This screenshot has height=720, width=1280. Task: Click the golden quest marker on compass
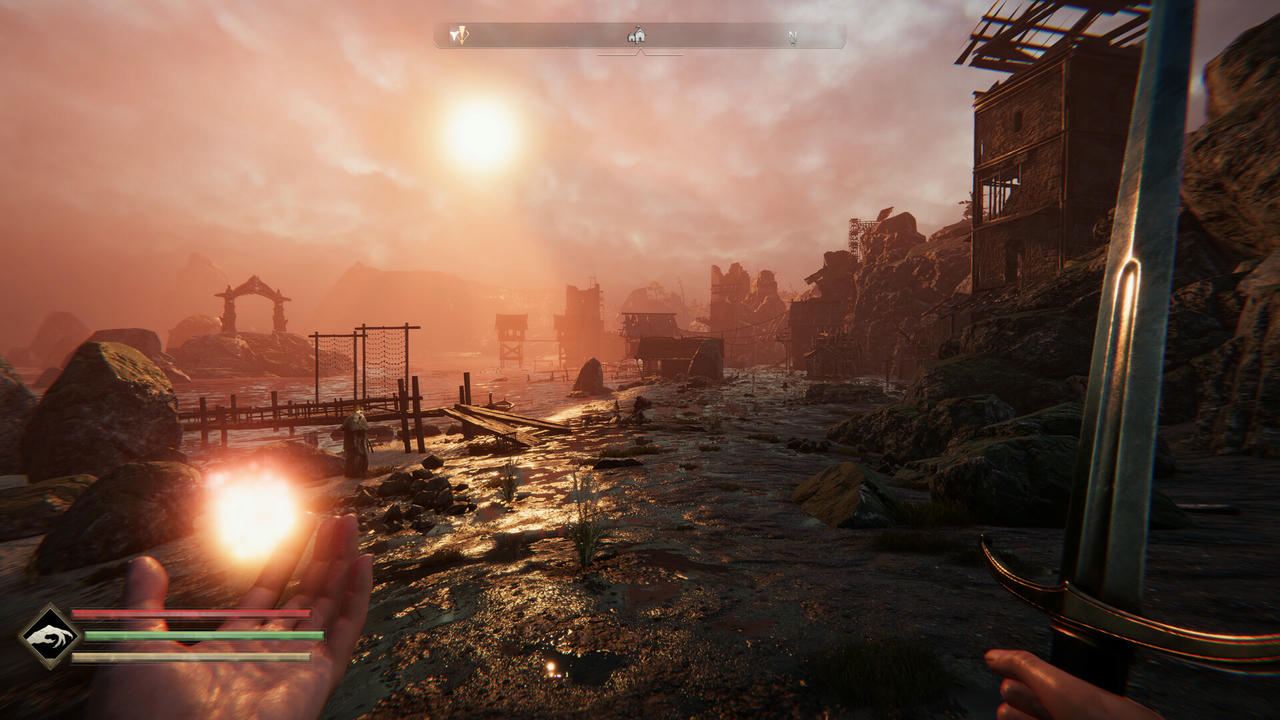coord(459,36)
